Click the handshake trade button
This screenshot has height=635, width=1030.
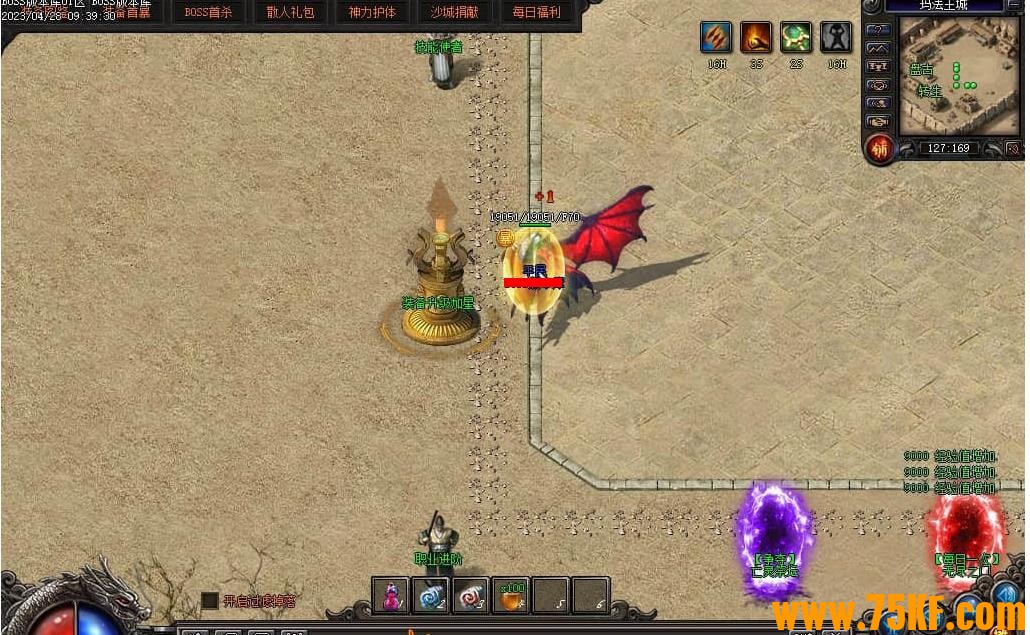(x=877, y=121)
